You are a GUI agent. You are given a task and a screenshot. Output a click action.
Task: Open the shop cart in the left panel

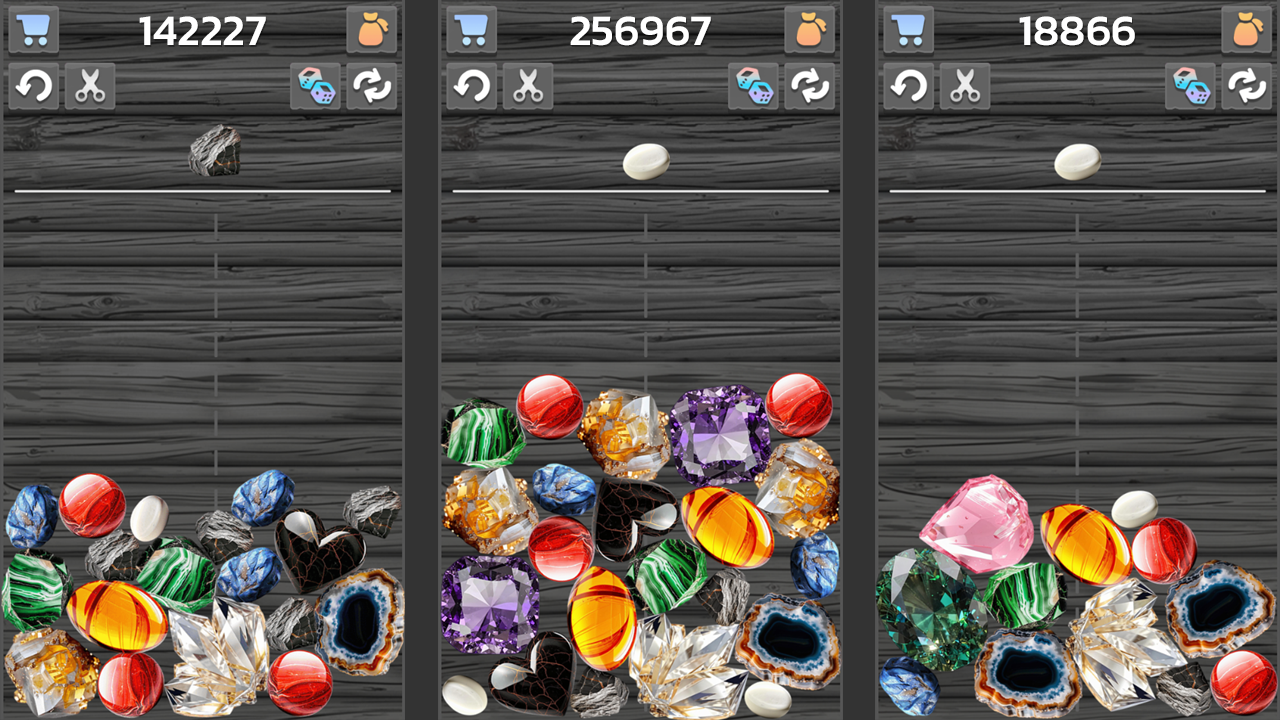pyautogui.click(x=35, y=31)
